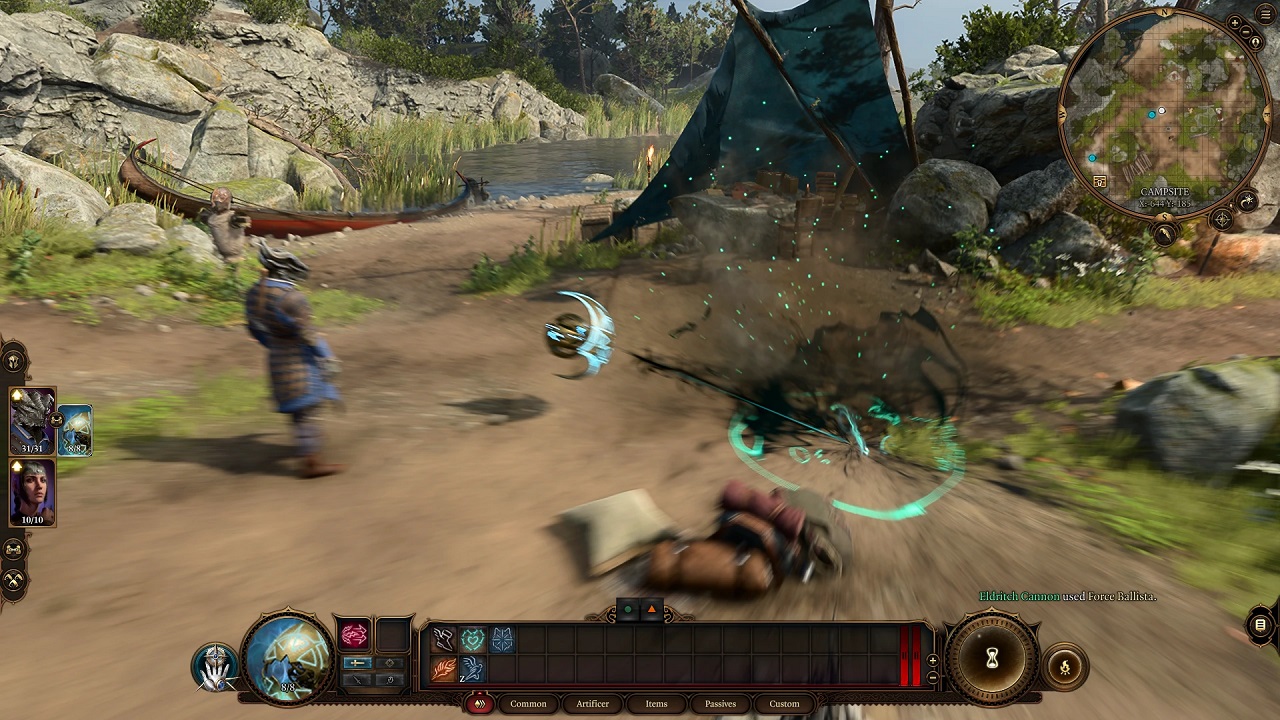Click the red swirl icon beside the portrait

click(355, 634)
